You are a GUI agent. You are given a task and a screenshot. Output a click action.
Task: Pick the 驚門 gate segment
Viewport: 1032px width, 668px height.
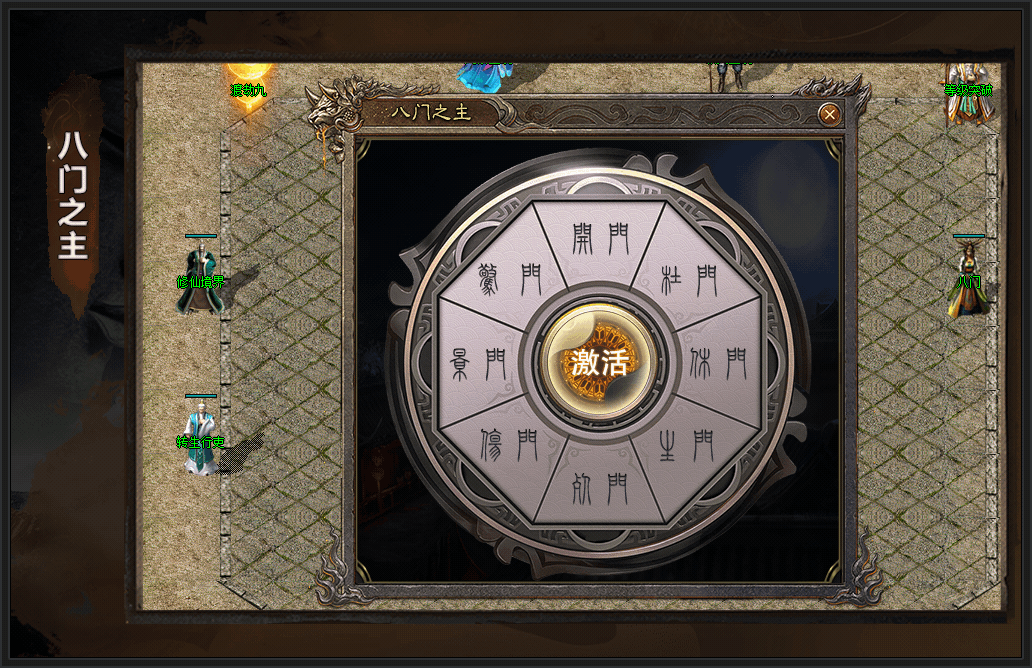point(510,279)
